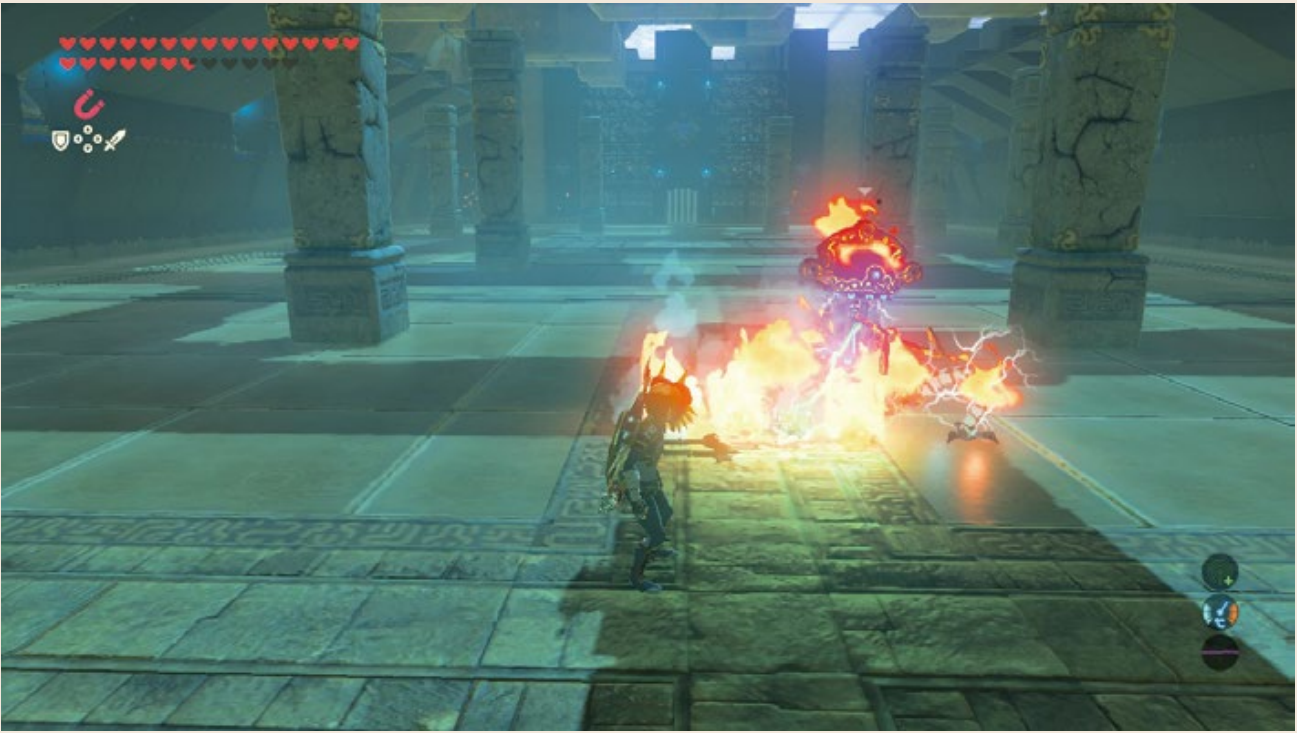The image size is (1297, 733).
Task: Select the shield equipment icon
Action: click(61, 140)
